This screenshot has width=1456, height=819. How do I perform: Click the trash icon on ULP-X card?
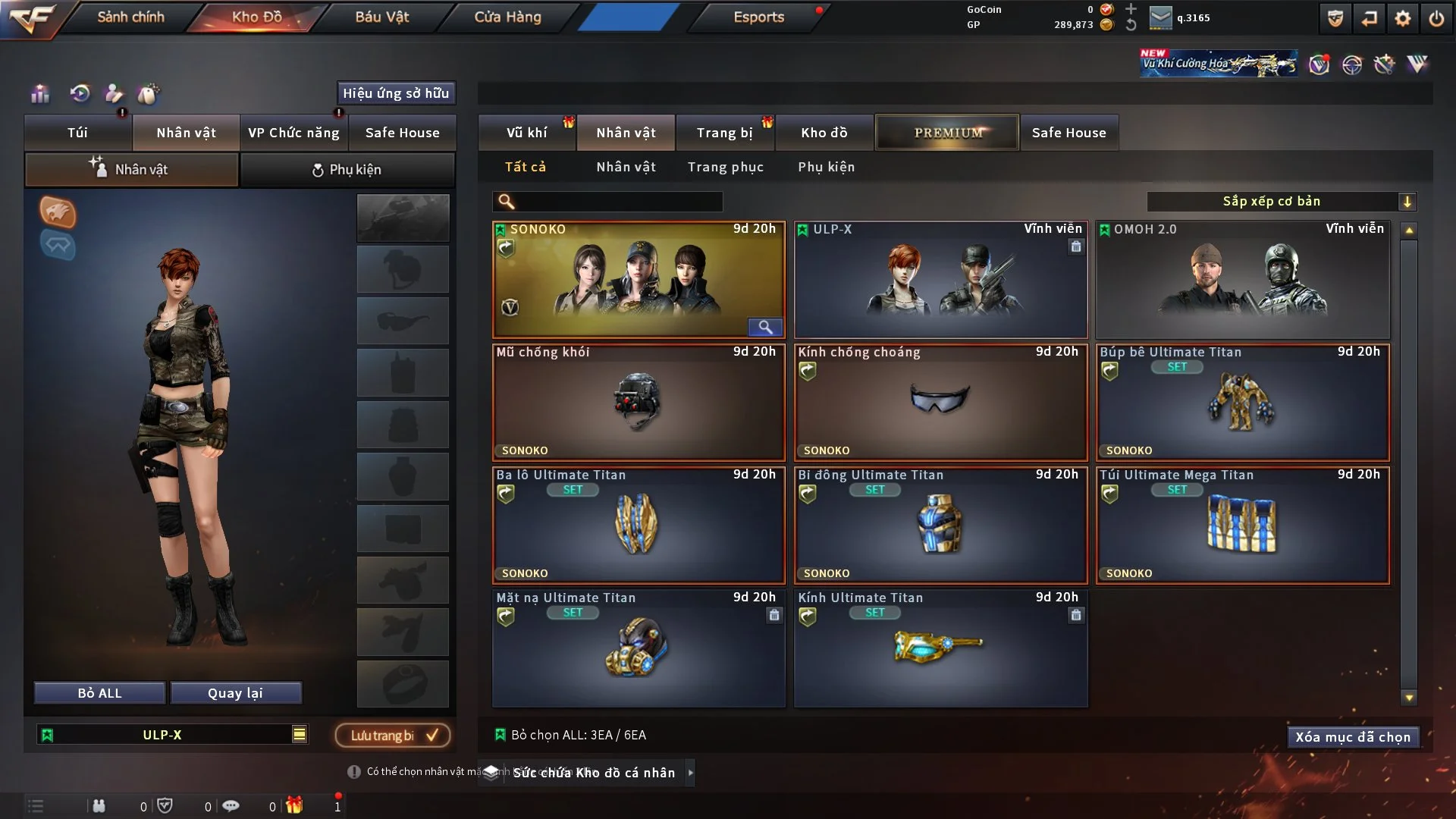(x=1076, y=246)
